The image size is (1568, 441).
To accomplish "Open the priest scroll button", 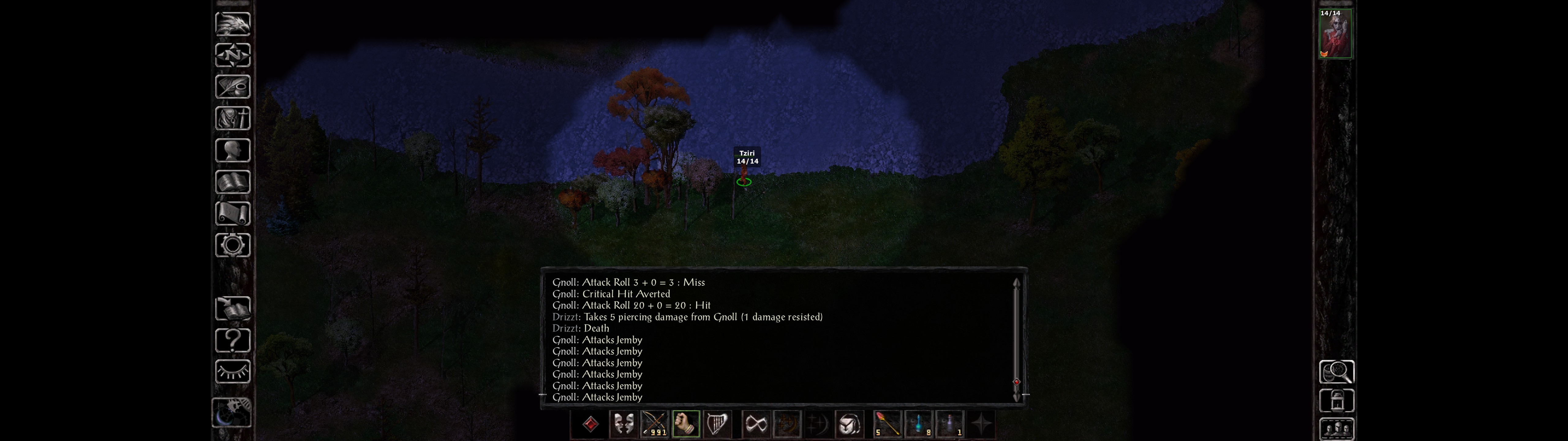I will [232, 213].
